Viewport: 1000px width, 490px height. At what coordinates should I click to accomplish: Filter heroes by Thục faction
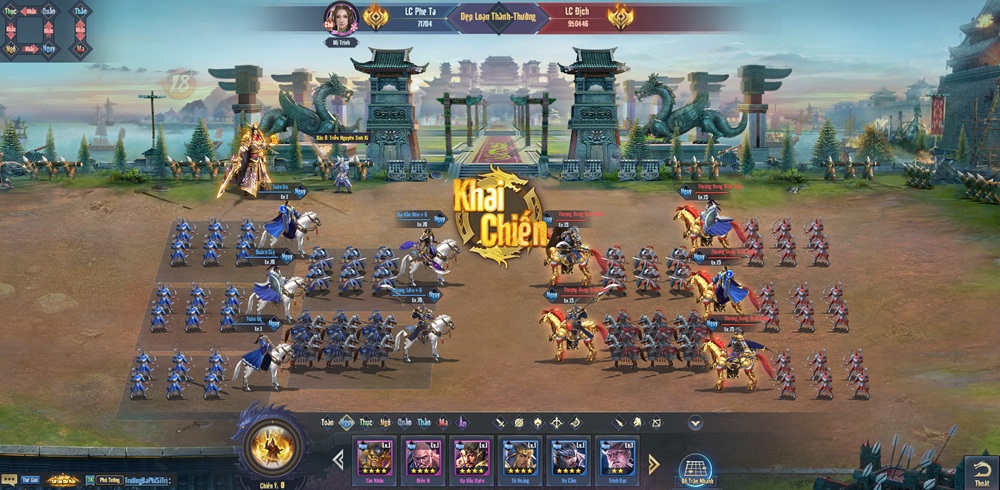365,422
